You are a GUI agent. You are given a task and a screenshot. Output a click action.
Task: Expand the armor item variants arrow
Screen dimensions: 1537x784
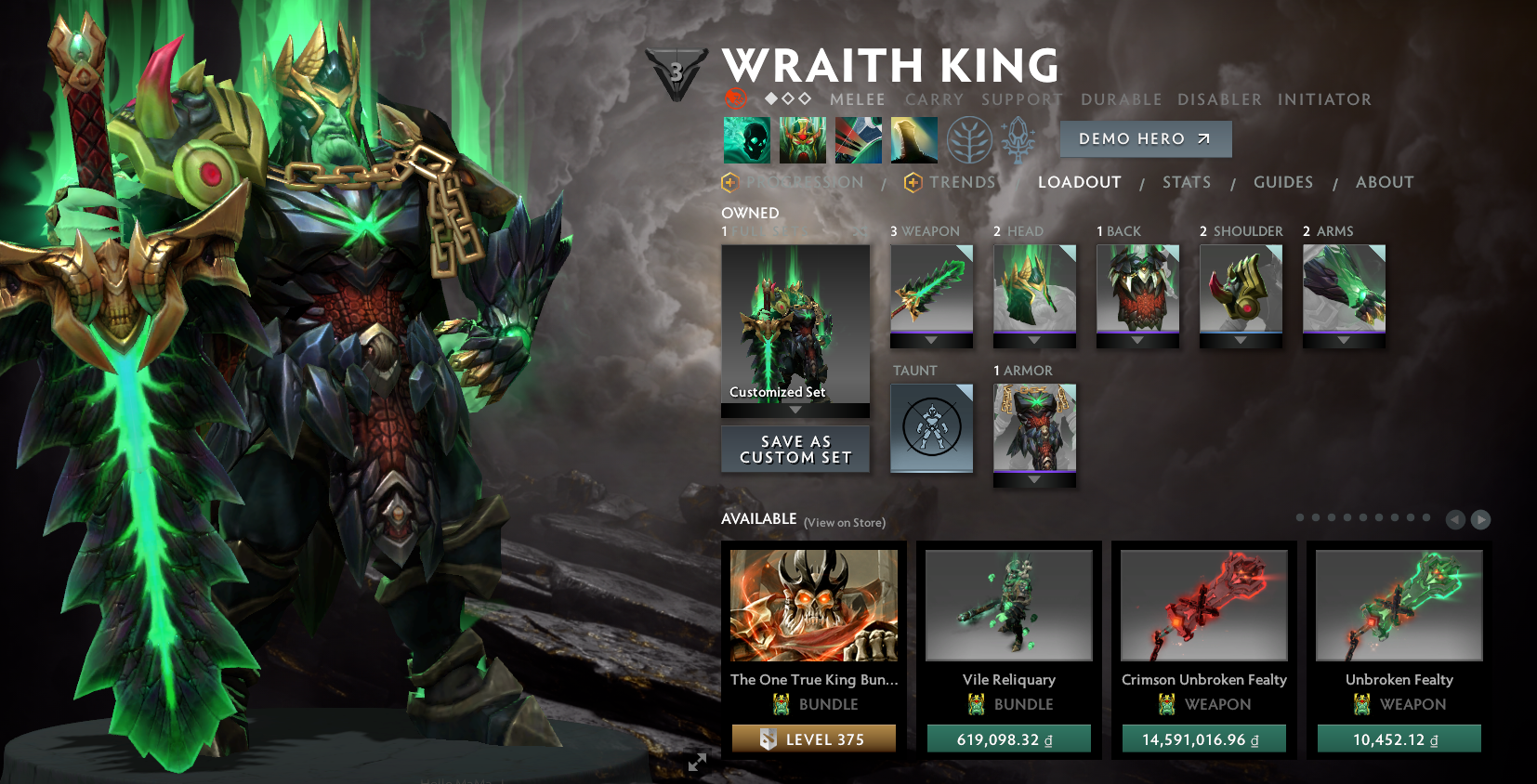pyautogui.click(x=1034, y=480)
